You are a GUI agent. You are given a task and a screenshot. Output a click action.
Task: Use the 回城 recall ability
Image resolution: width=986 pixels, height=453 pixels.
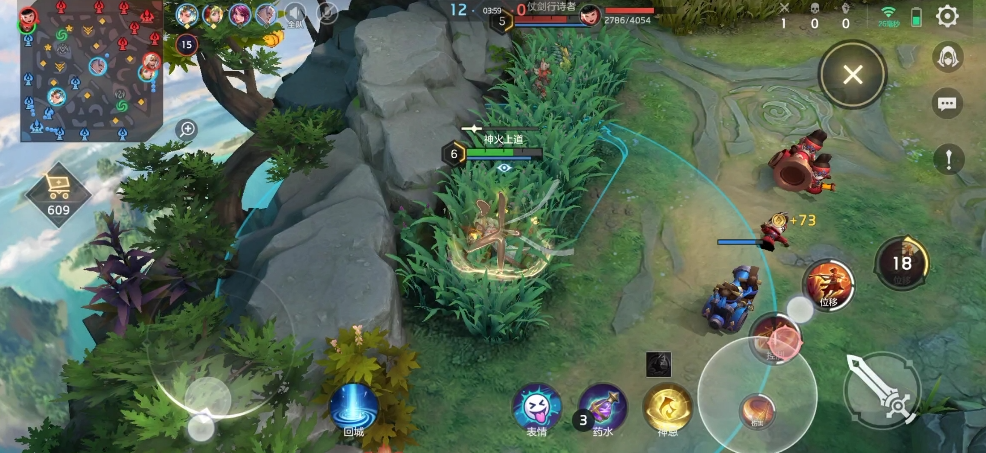click(353, 407)
